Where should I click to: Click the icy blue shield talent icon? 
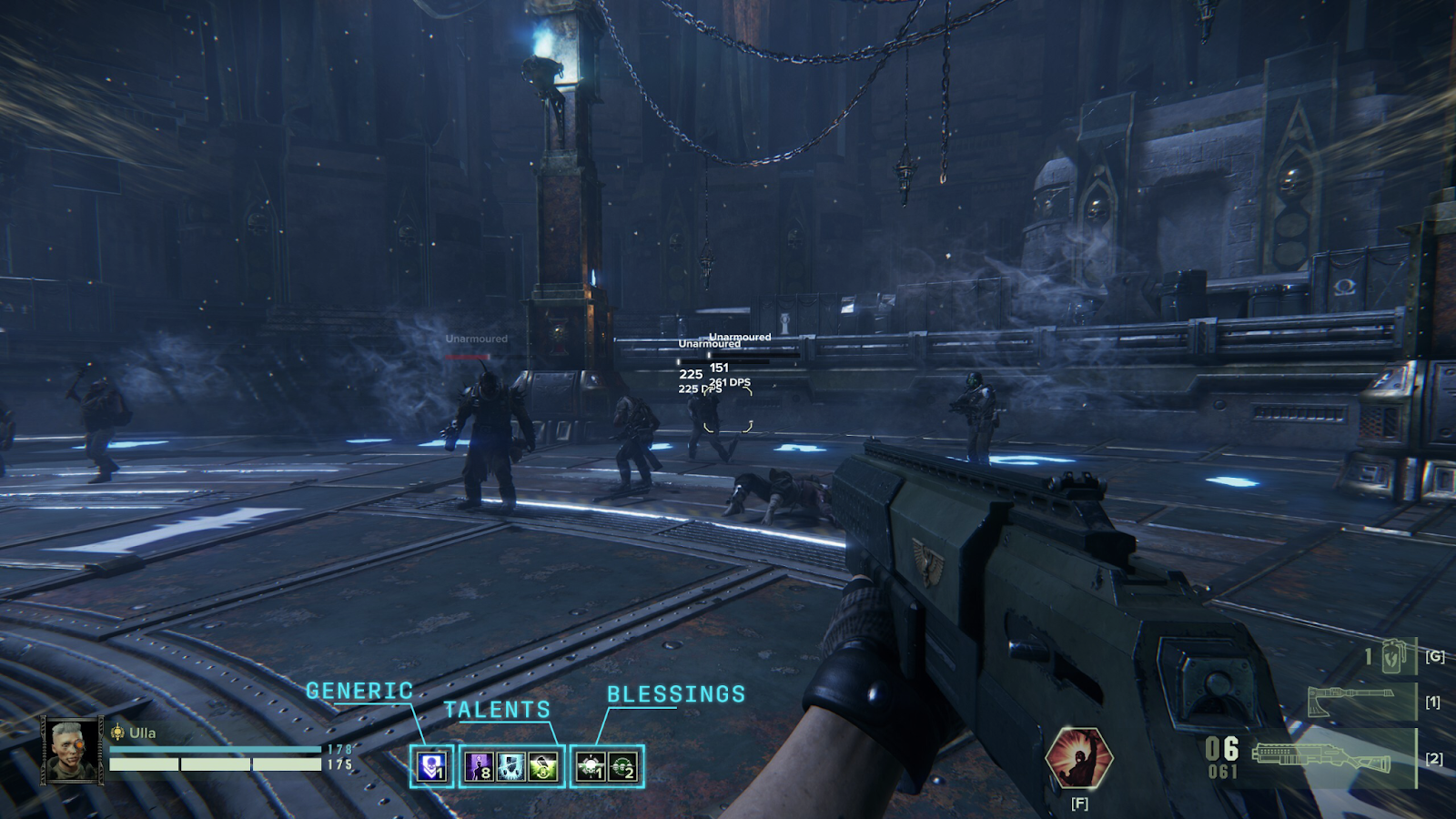pos(511,766)
